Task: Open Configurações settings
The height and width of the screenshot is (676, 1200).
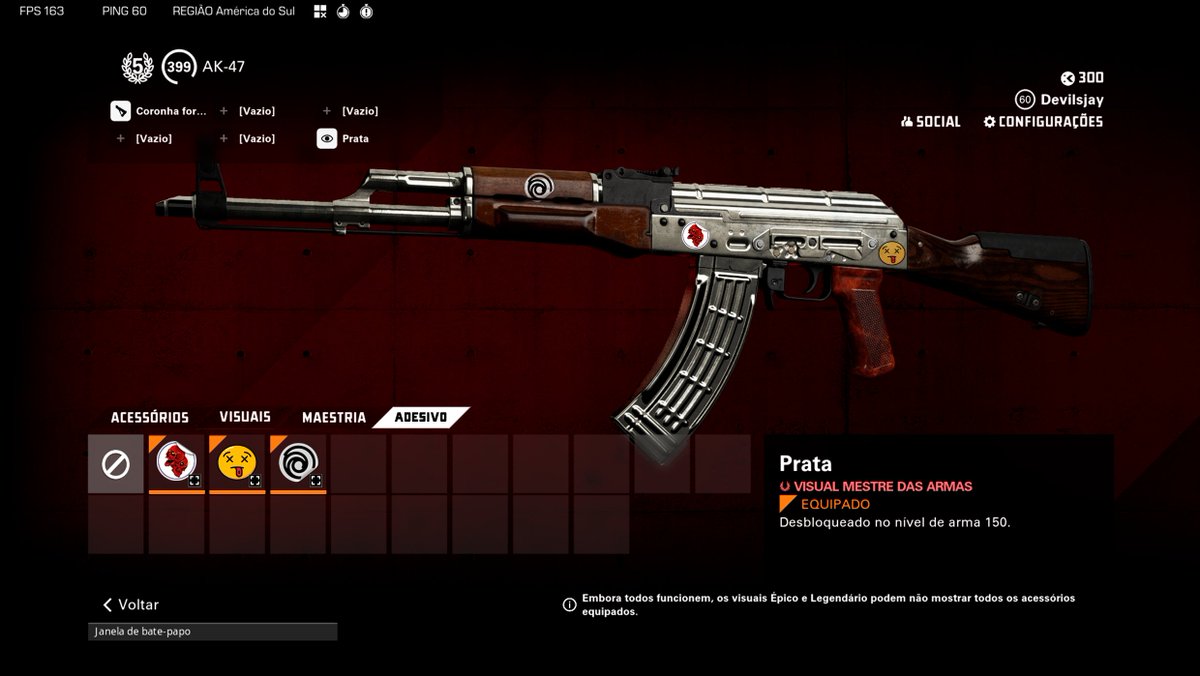Action: [1043, 122]
